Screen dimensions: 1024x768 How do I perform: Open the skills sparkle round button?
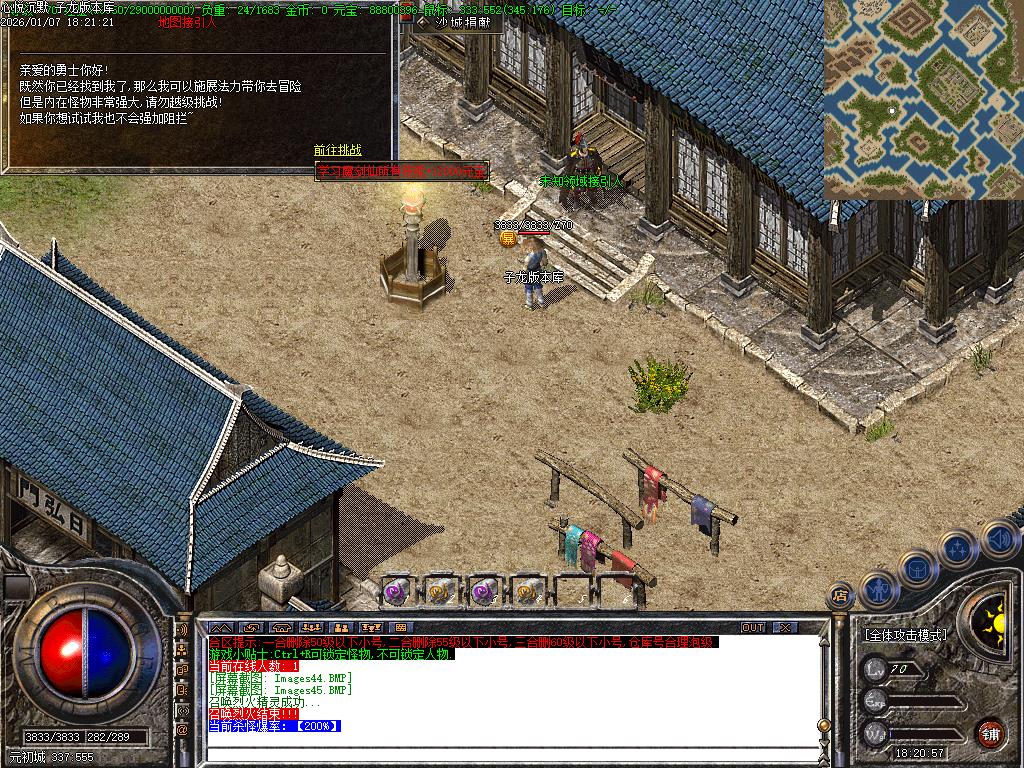(x=958, y=548)
